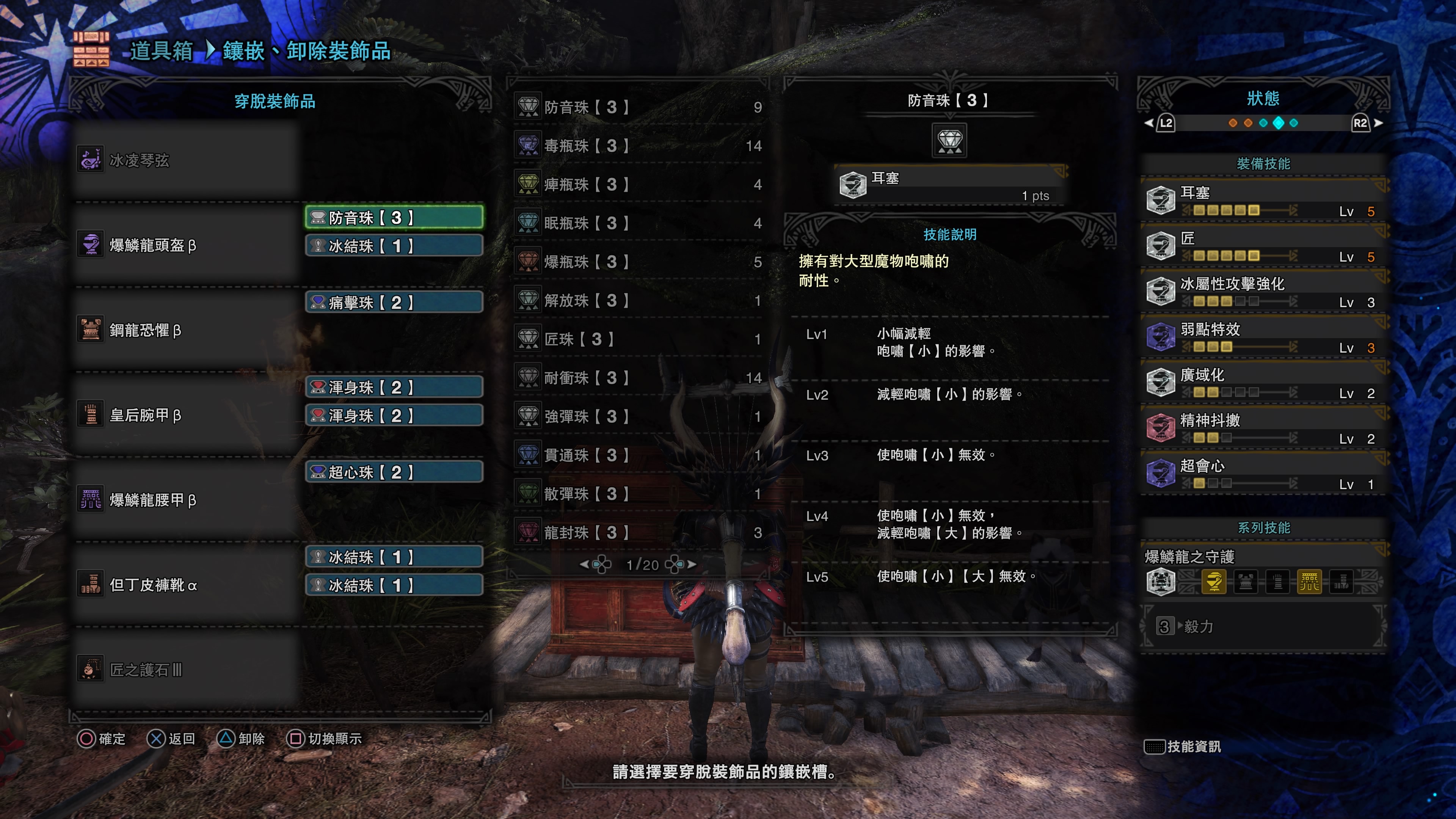Choose the 鋼龍恐懼β chest armor row

187,330
